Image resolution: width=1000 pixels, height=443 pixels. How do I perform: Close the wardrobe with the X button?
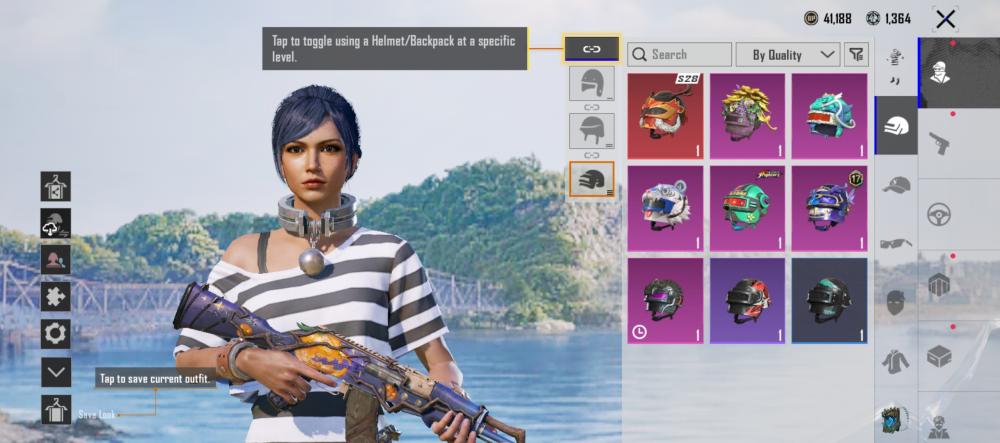[x=945, y=18]
